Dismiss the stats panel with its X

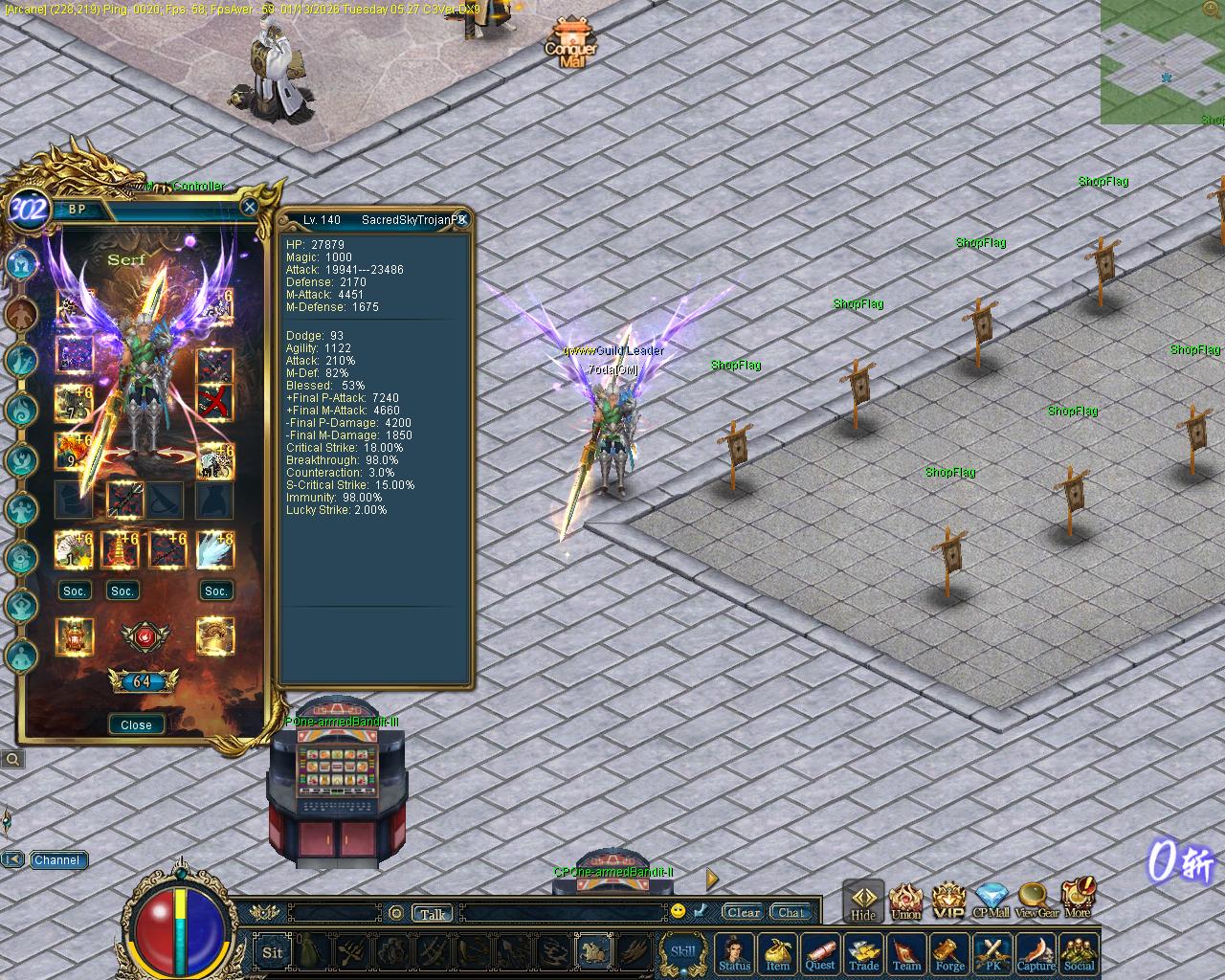(x=461, y=219)
